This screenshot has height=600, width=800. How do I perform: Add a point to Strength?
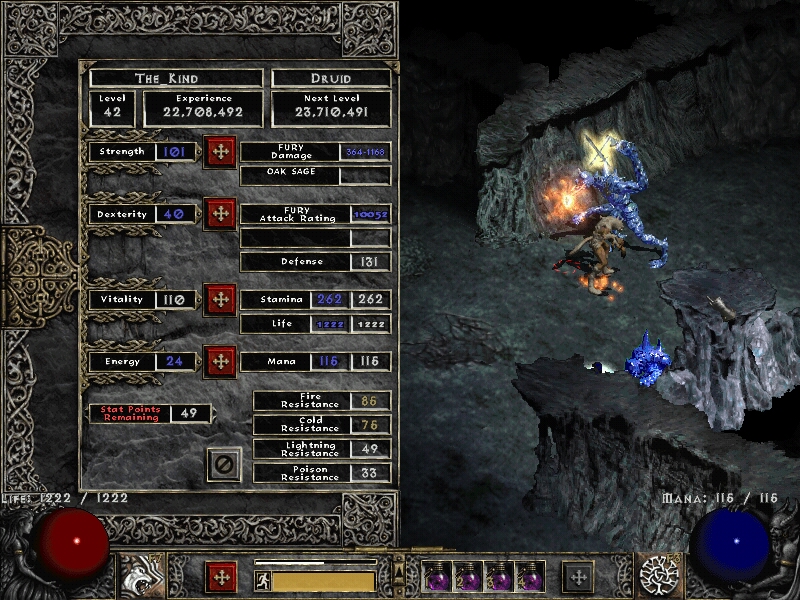click(x=220, y=152)
